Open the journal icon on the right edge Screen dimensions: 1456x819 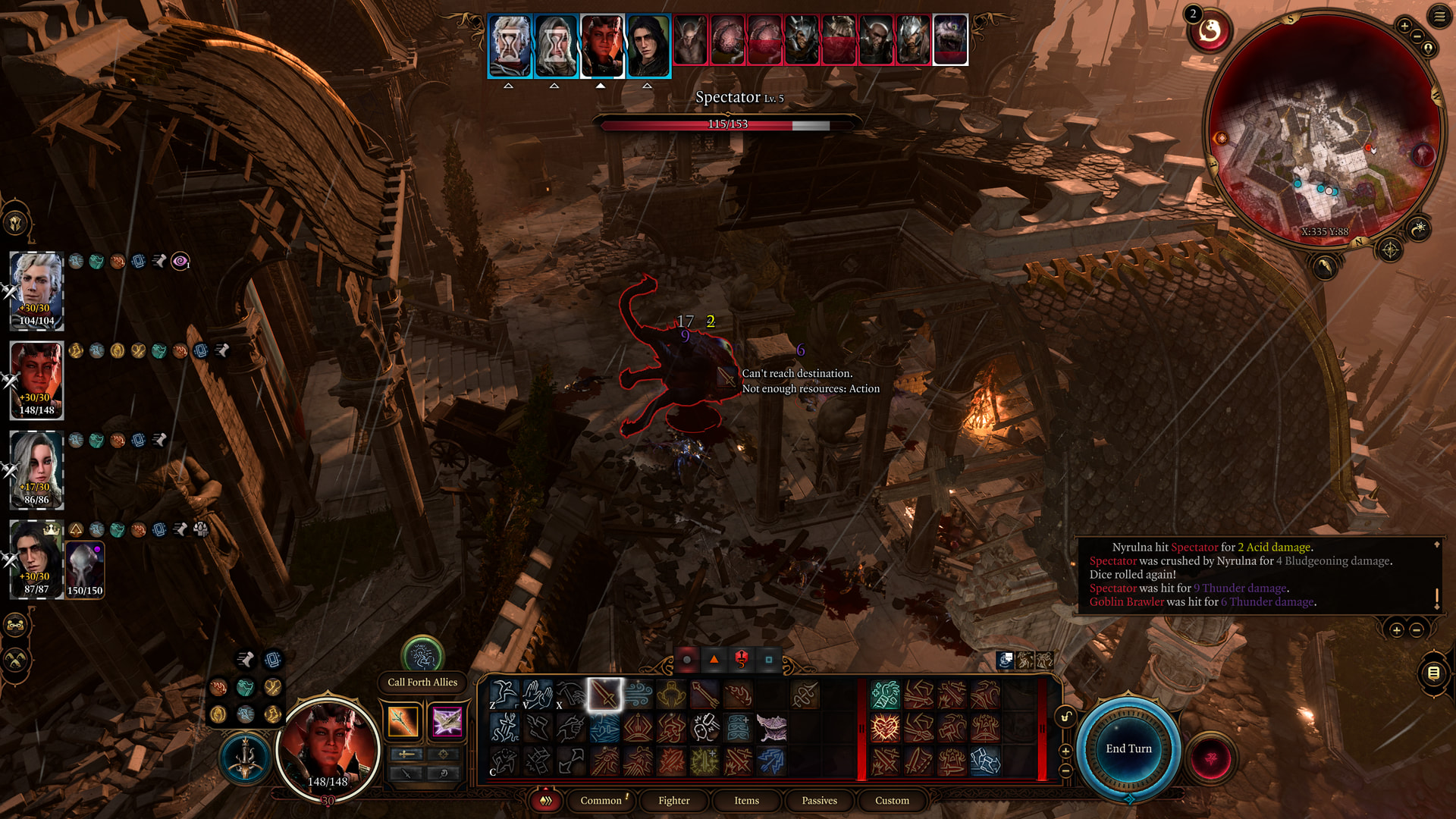pos(1433,673)
